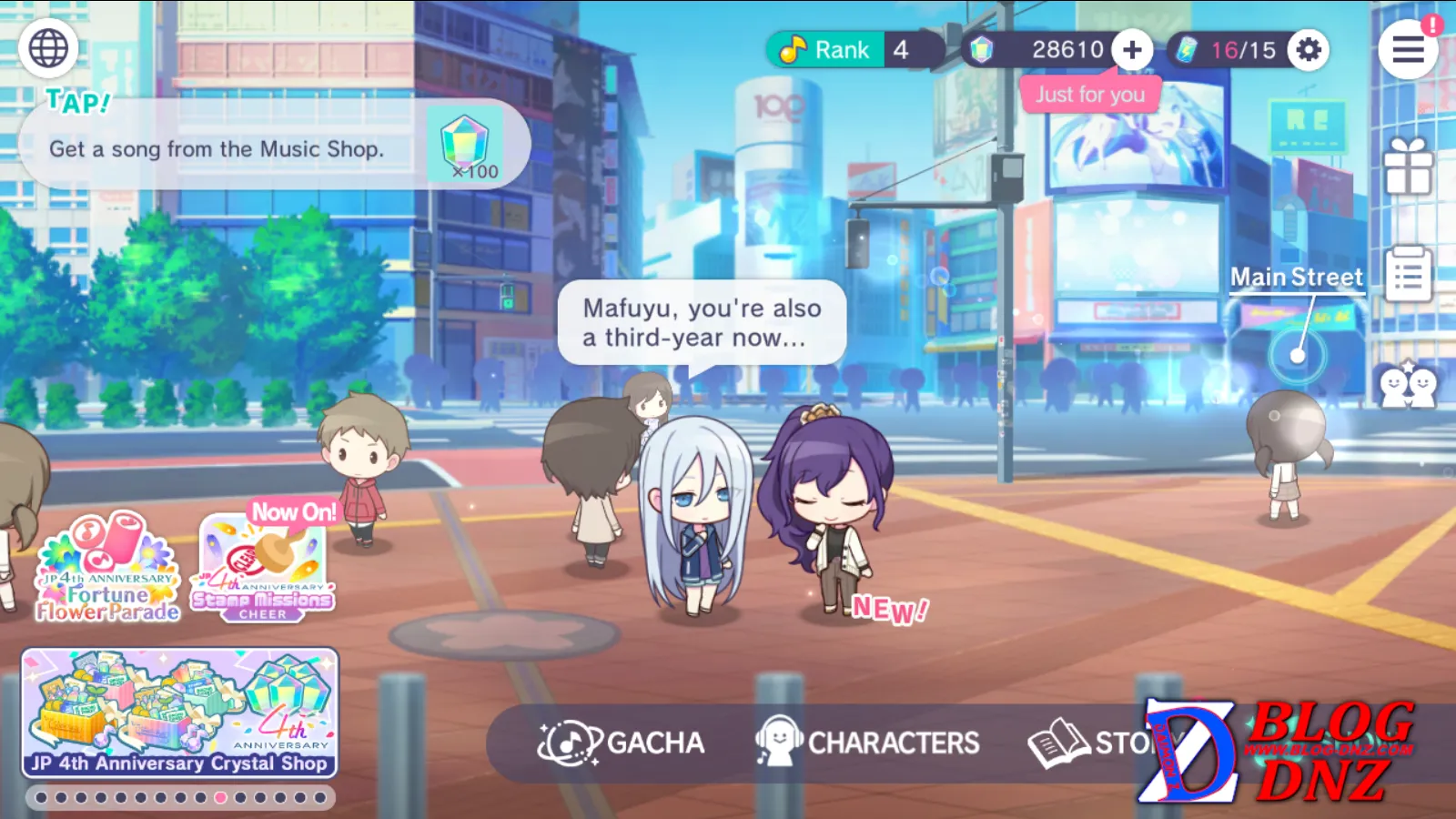
Task: Open the missions checklist icon
Action: (x=1408, y=274)
